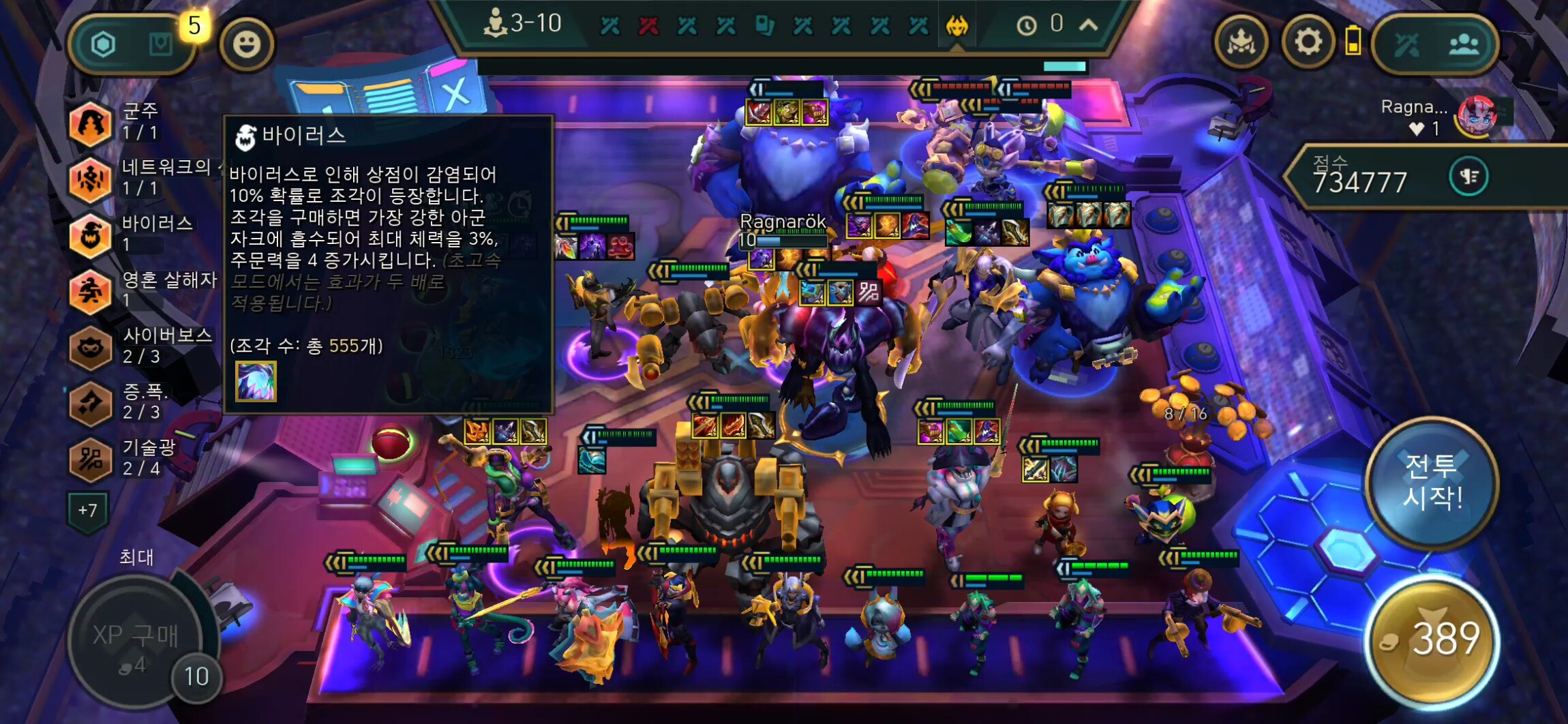Open the settings gear menu

[x=1308, y=43]
